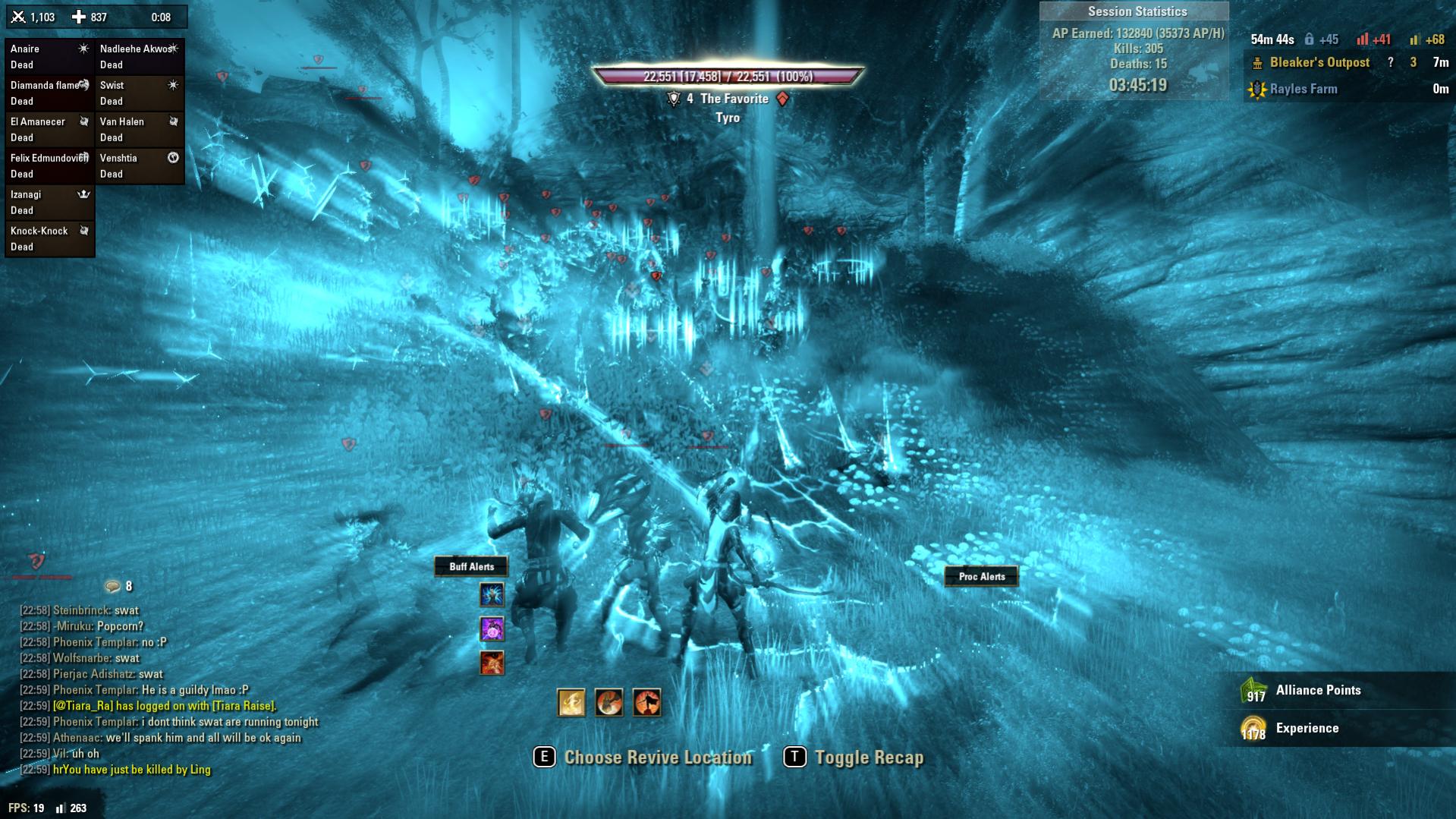Image resolution: width=1456 pixels, height=819 pixels.
Task: Select Van Halen in the group list
Action: click(x=140, y=130)
